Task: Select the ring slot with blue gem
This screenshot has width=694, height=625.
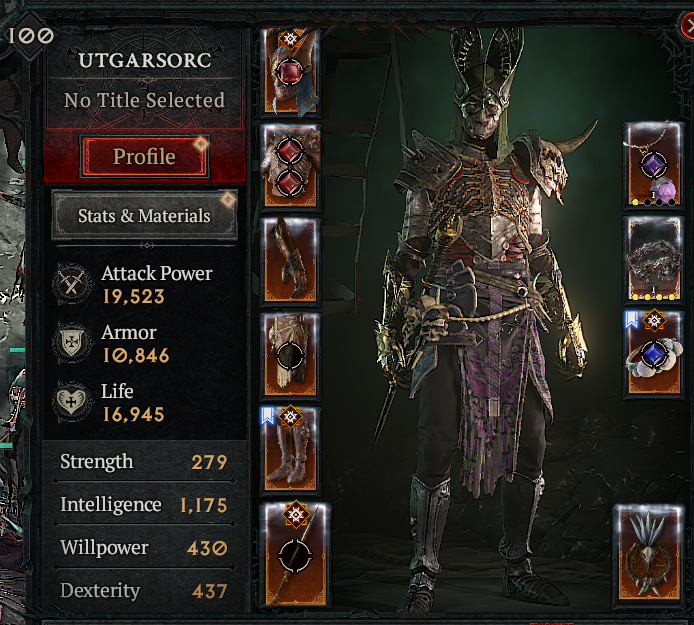Action: click(x=654, y=353)
